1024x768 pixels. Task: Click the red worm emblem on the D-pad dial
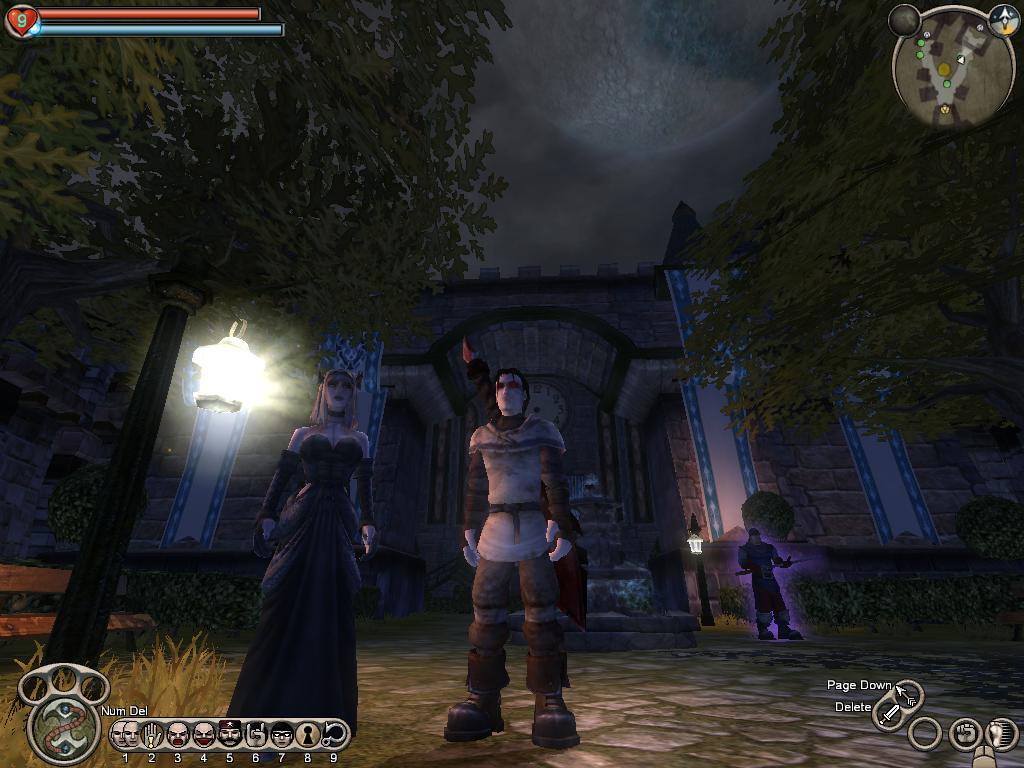click(64, 727)
